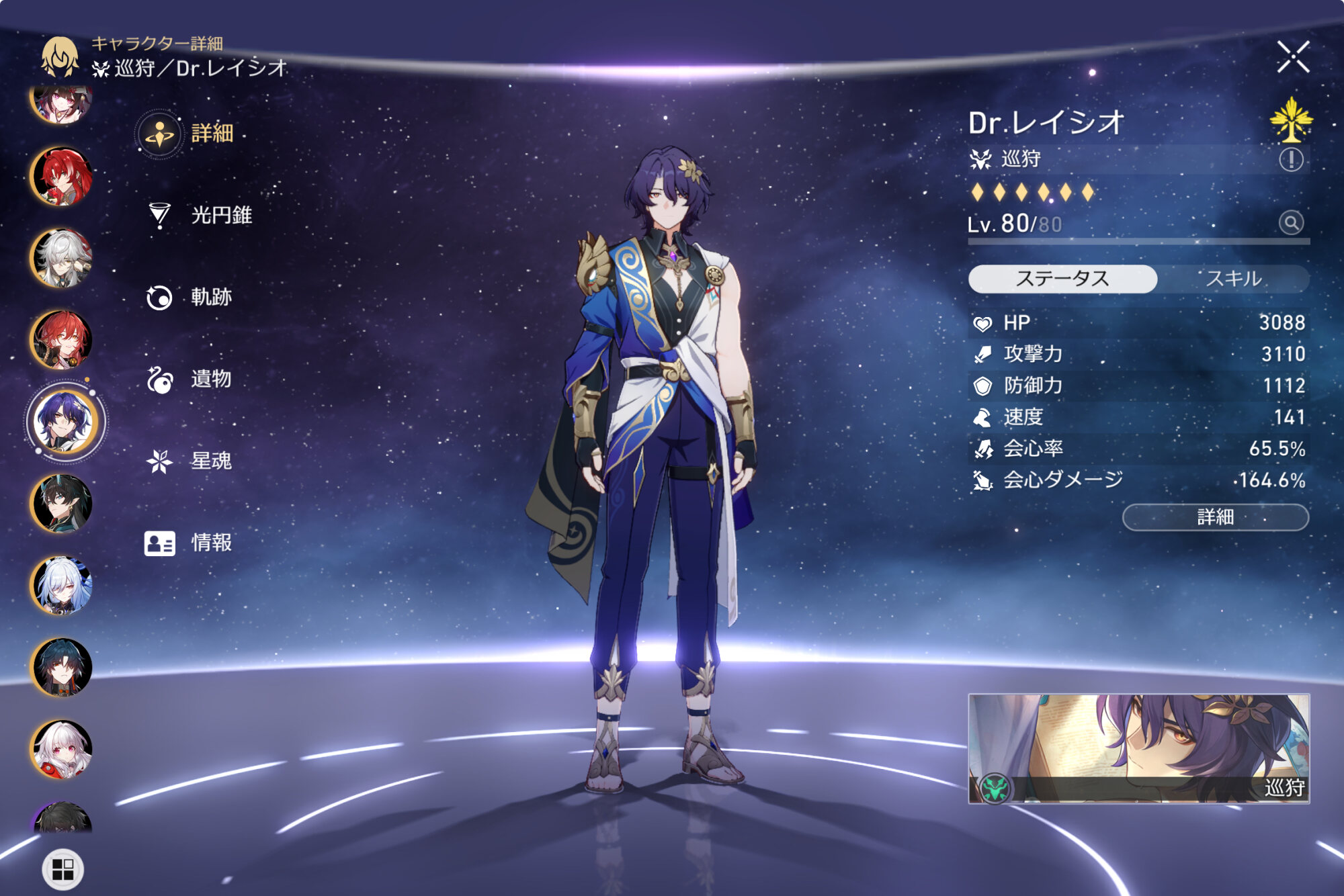The width and height of the screenshot is (1344, 896).
Task: Close the character details screen
Action: [x=1293, y=56]
